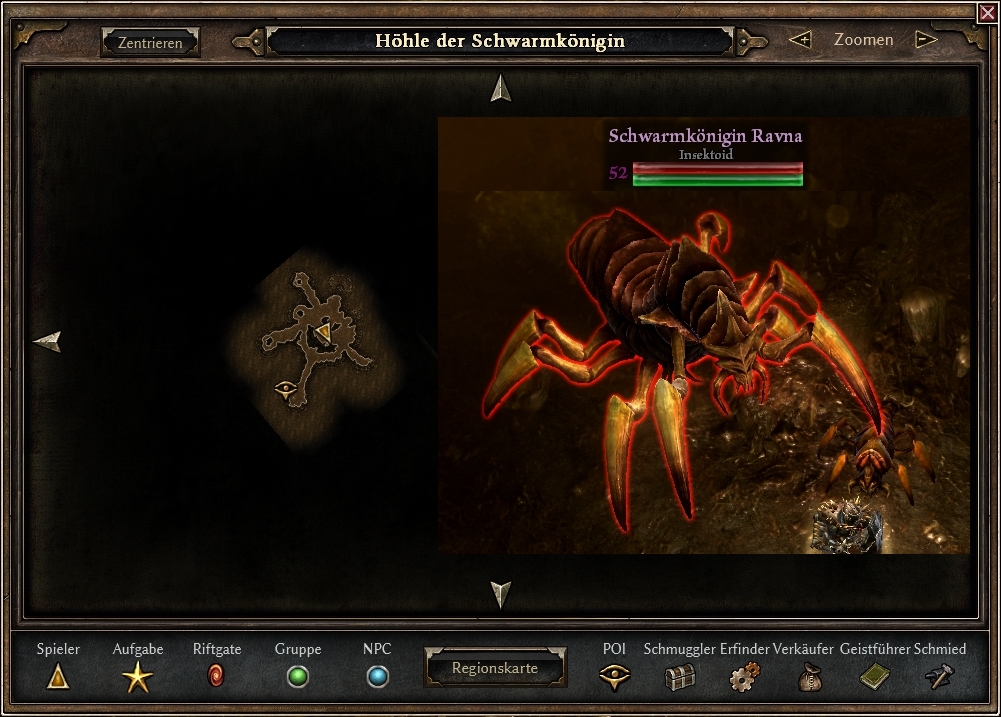Toggle the Geistführer book legend icon

tap(874, 678)
